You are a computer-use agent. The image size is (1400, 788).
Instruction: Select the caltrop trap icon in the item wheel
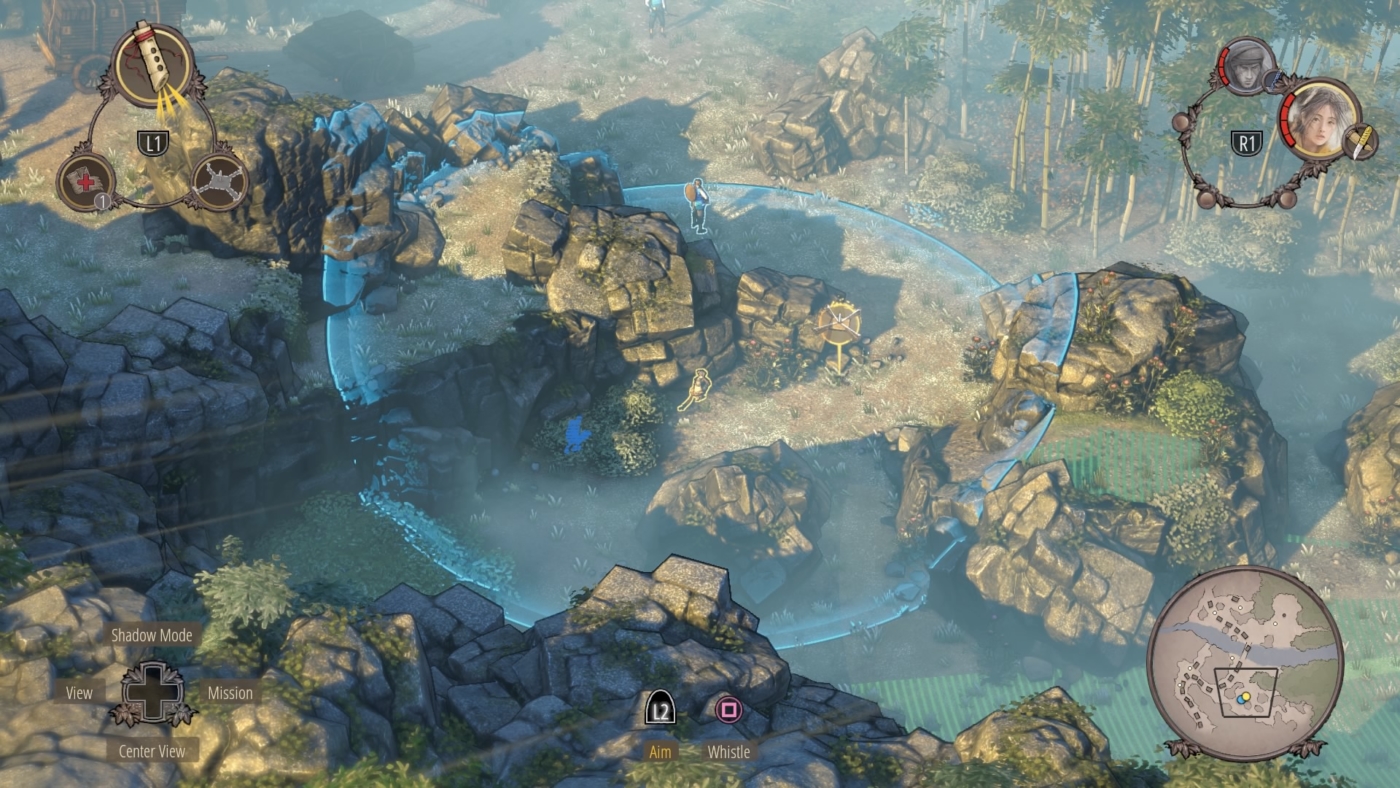(218, 180)
